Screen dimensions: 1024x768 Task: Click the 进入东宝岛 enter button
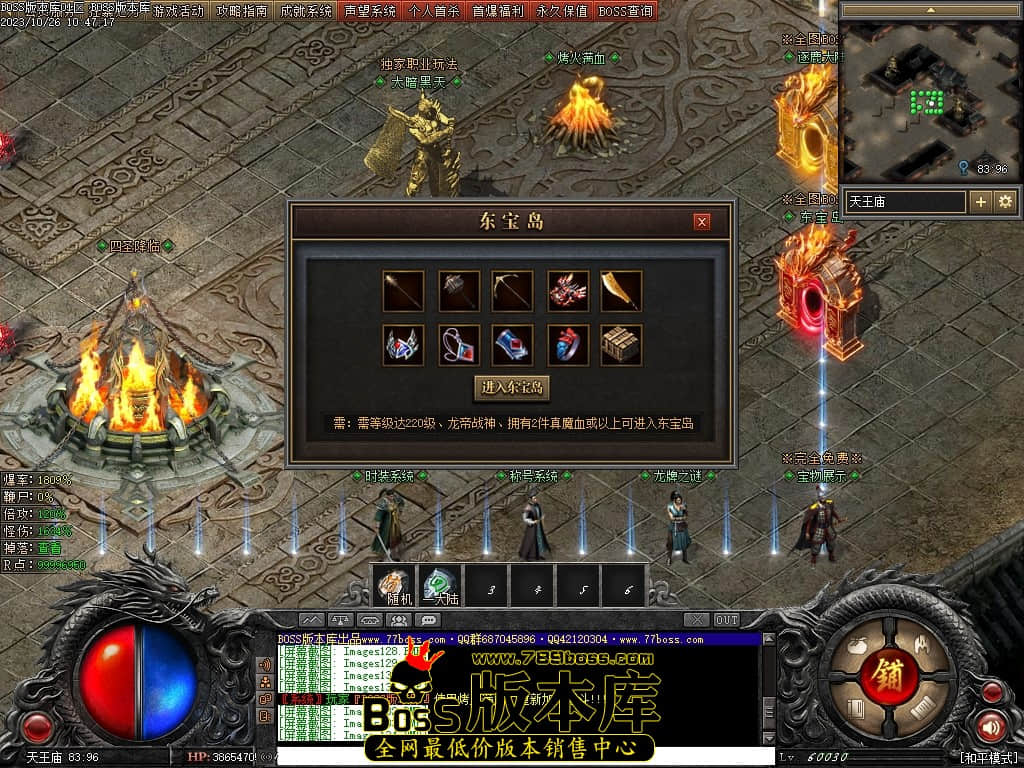[512, 388]
